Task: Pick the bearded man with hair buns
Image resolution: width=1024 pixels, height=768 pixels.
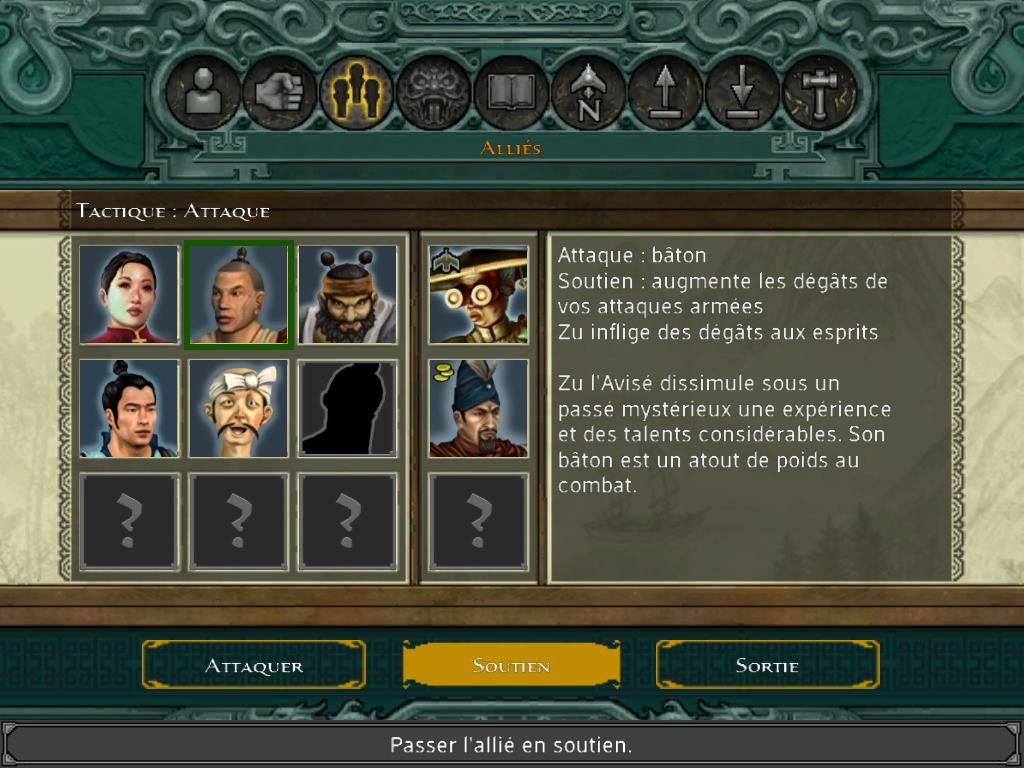Action: click(348, 295)
